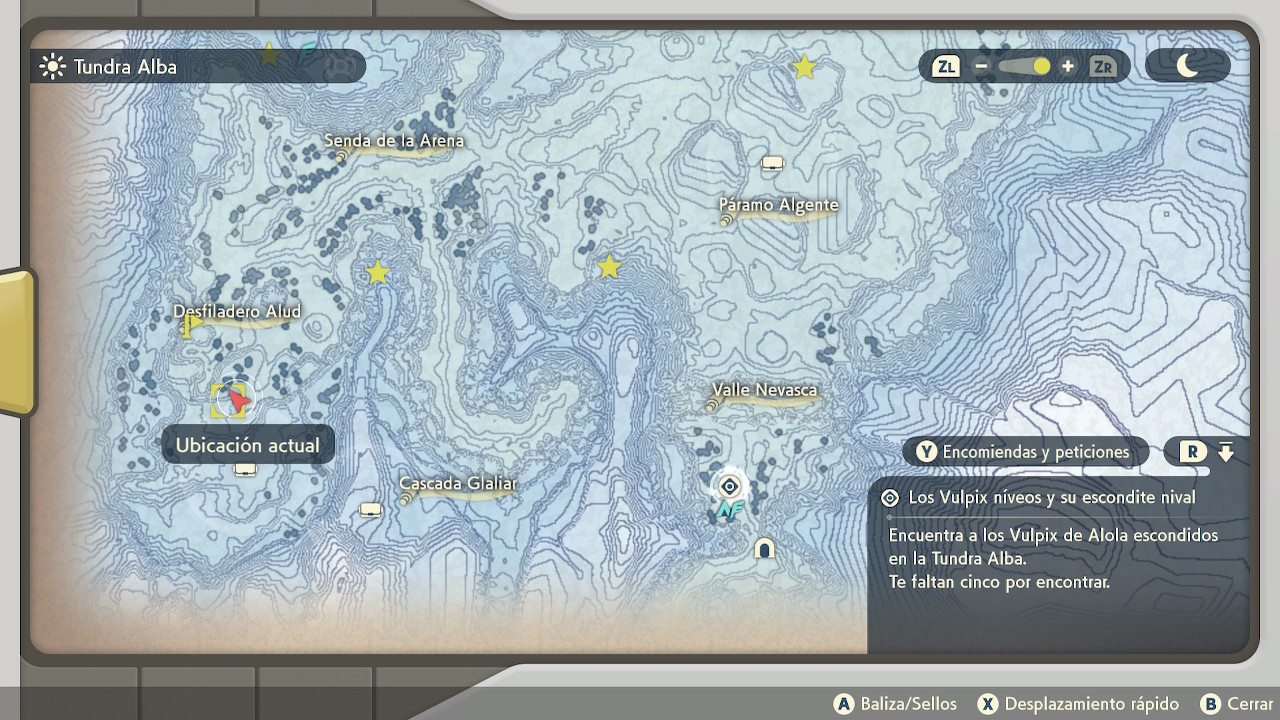The image size is (1280, 720).
Task: Adjust the yellow map zoom slider knob
Action: point(1041,67)
